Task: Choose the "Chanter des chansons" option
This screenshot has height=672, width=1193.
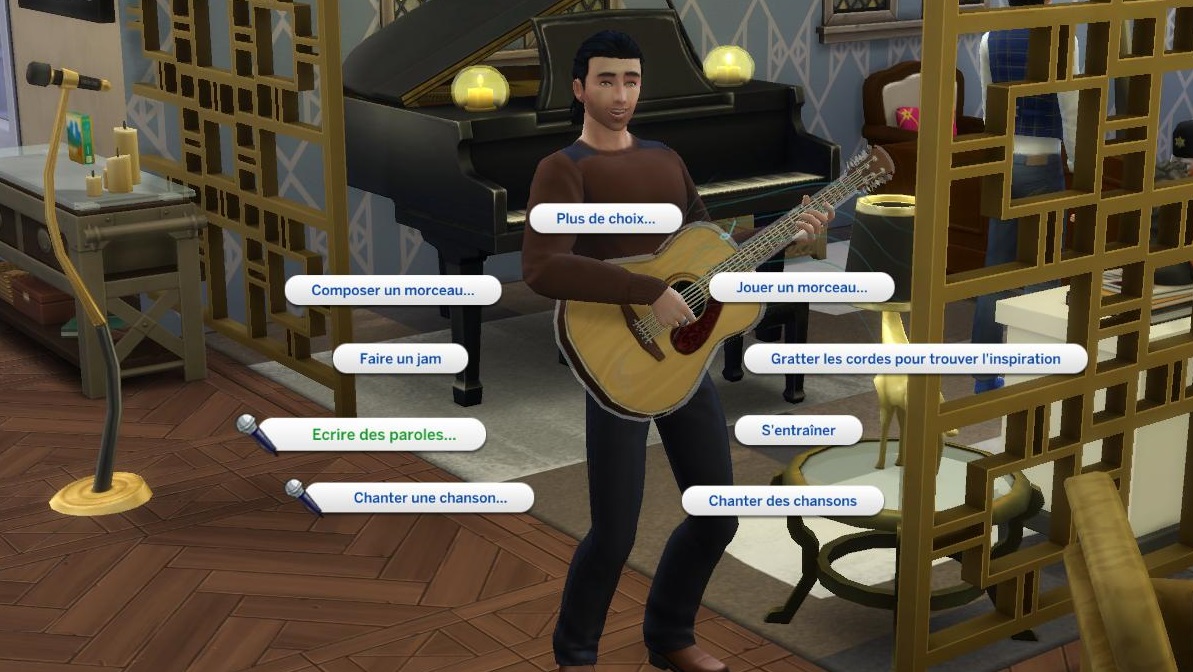Action: click(782, 501)
